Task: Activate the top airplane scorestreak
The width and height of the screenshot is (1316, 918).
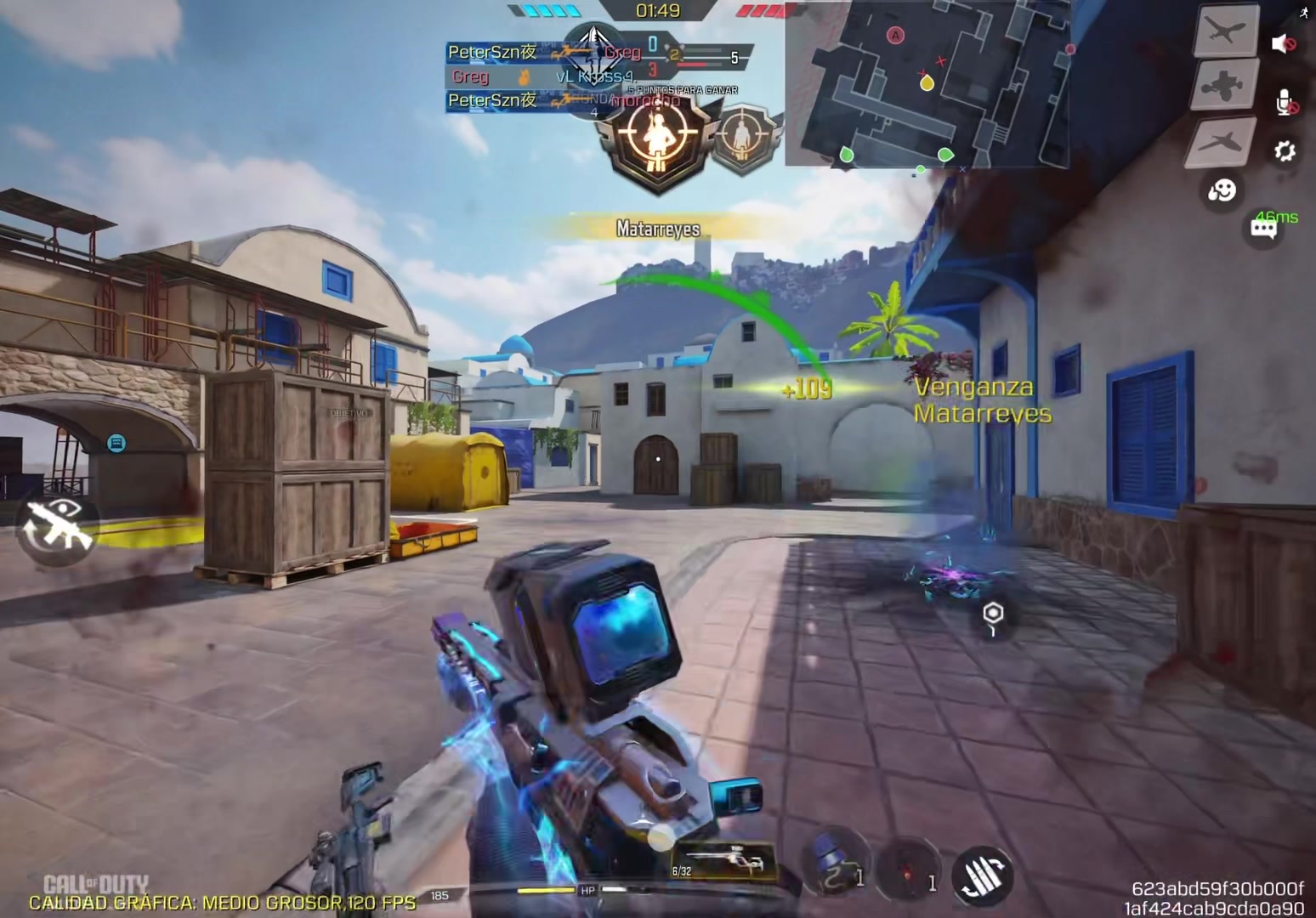Action: click(x=1226, y=31)
